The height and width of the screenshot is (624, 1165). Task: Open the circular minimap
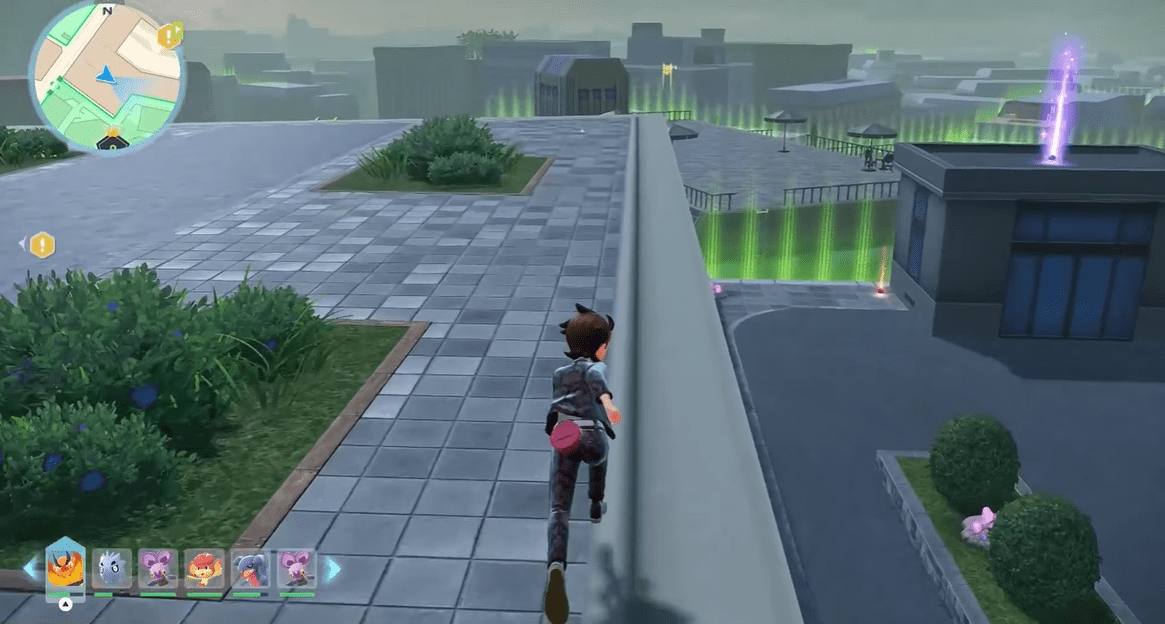[x=107, y=77]
